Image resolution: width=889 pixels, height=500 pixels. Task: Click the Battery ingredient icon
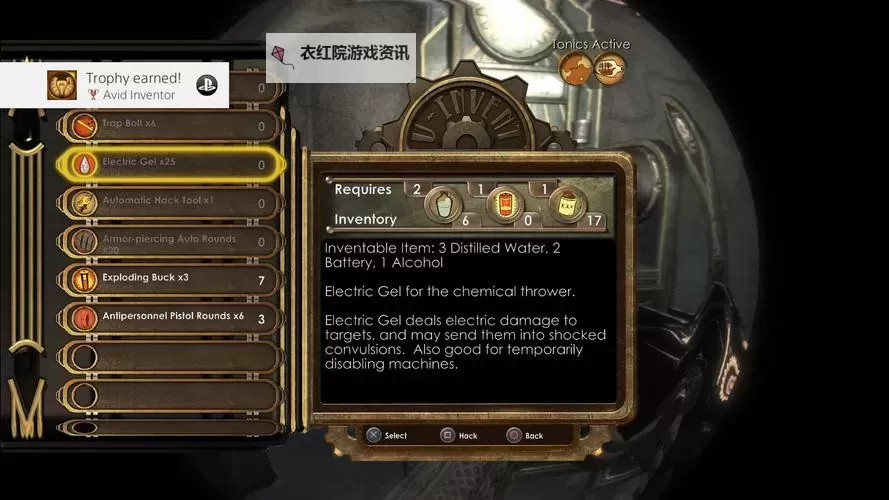coord(505,205)
